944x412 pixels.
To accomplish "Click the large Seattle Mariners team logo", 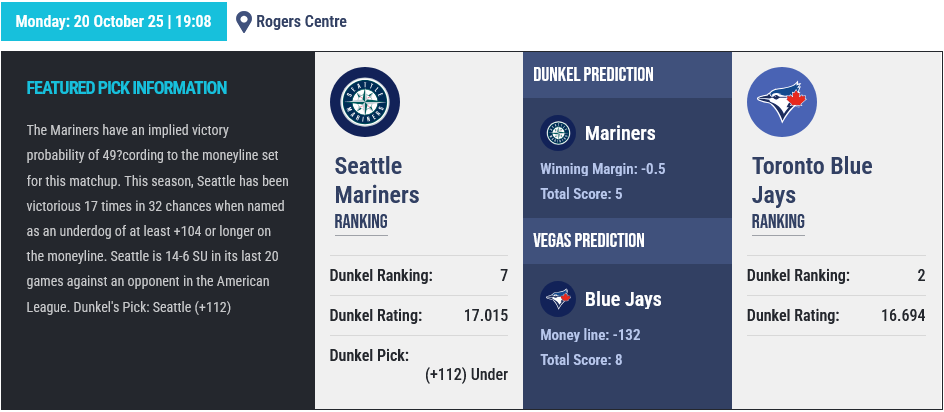I will (365, 102).
